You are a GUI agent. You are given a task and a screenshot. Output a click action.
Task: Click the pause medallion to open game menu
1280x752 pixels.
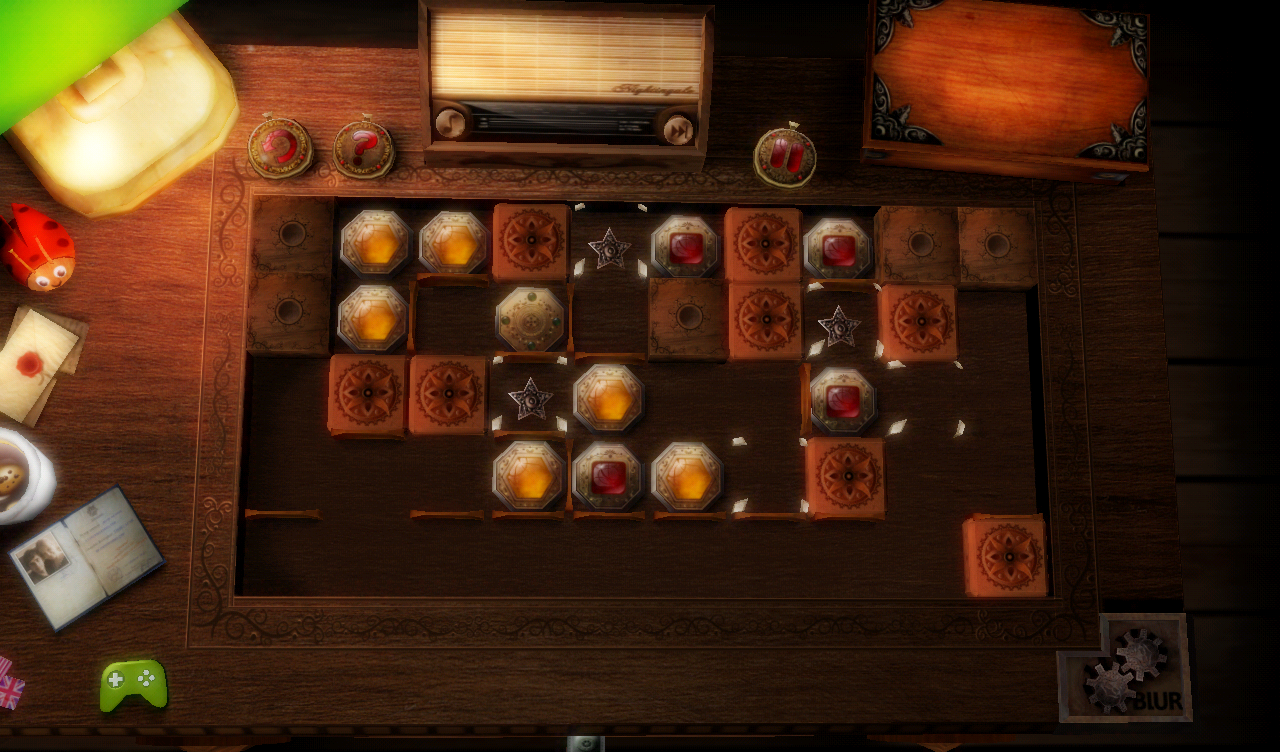point(786,155)
